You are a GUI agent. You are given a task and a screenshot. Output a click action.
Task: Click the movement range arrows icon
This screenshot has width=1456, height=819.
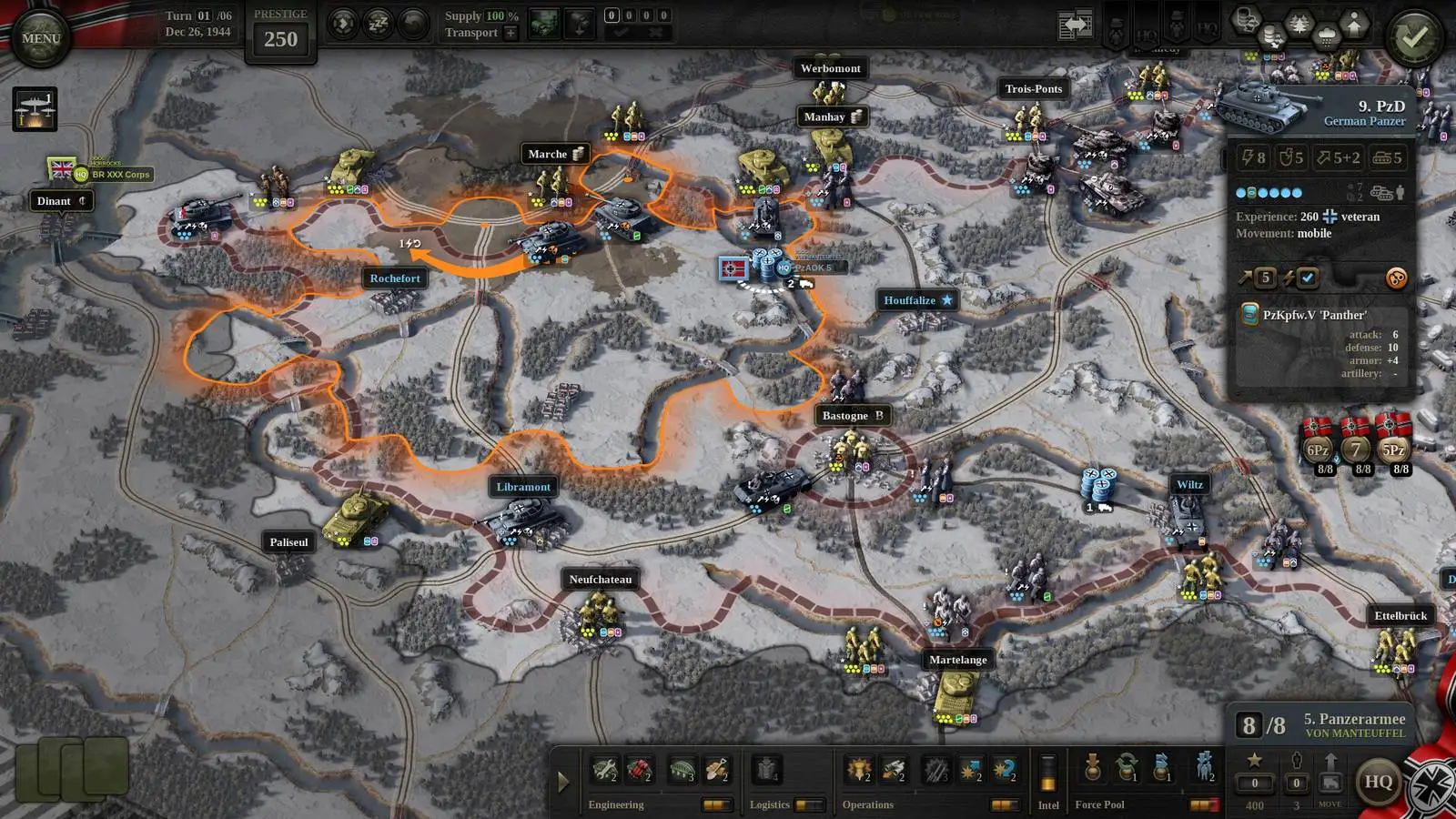[x=343, y=23]
